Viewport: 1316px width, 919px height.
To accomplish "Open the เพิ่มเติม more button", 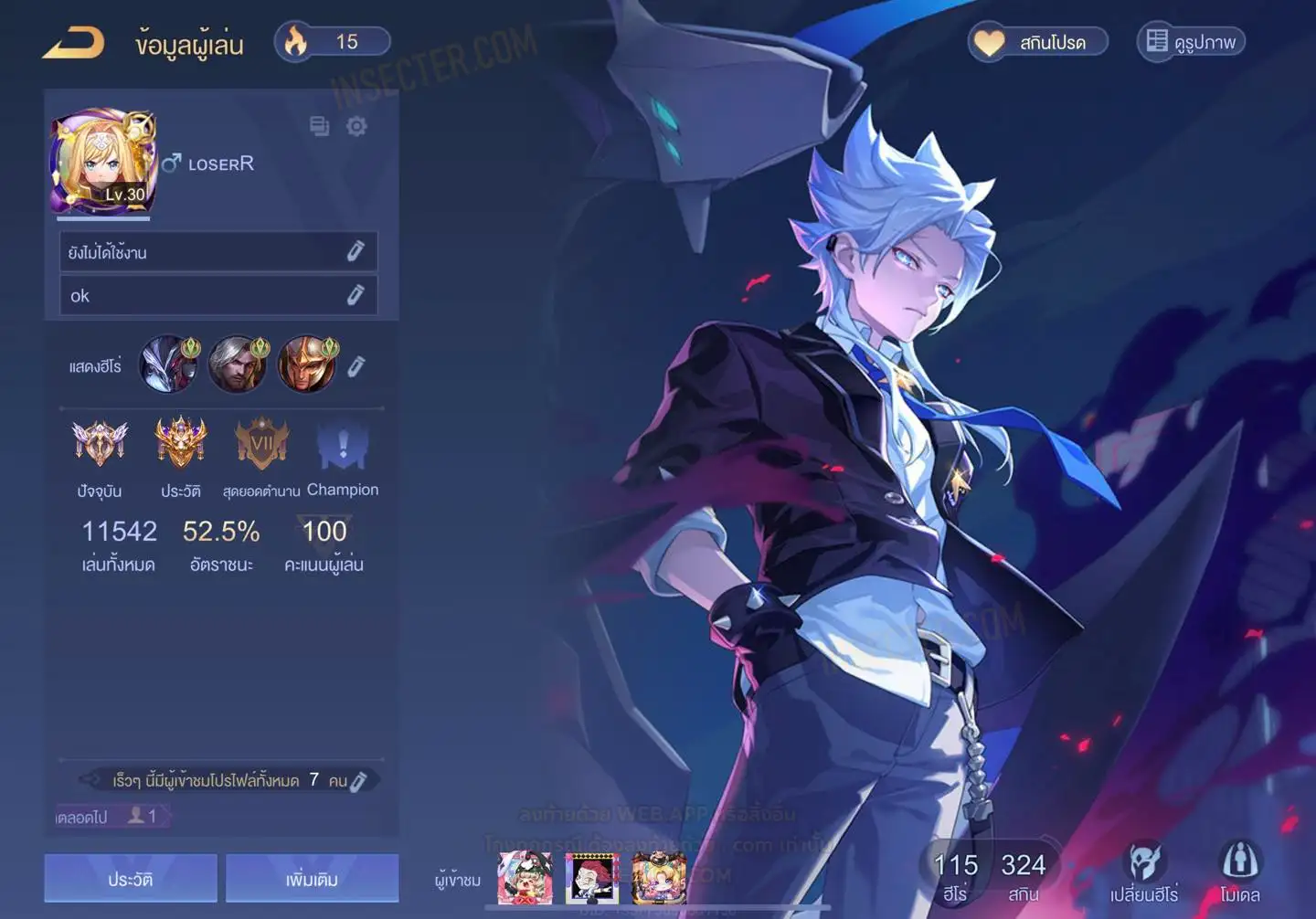I will (312, 879).
